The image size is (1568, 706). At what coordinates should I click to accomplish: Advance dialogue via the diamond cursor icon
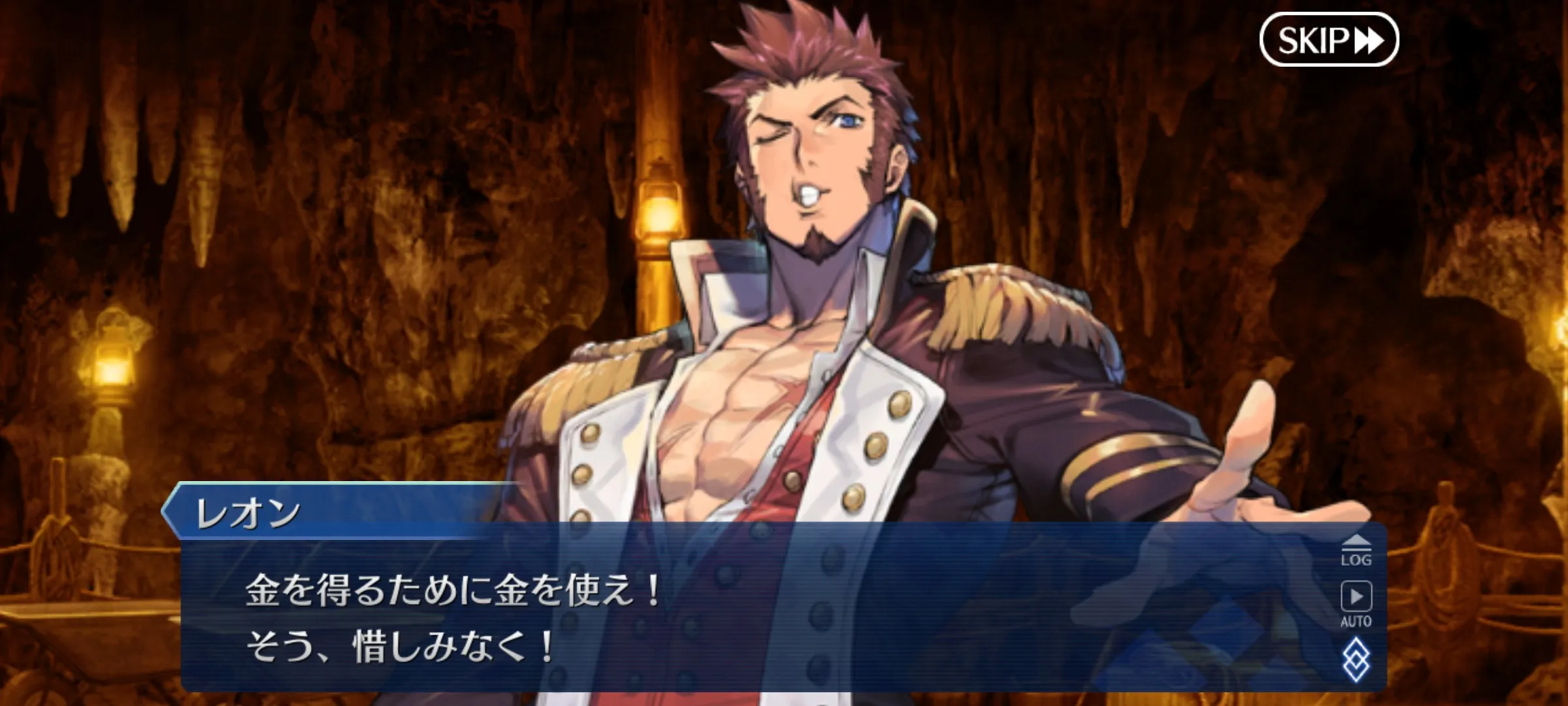click(1356, 660)
